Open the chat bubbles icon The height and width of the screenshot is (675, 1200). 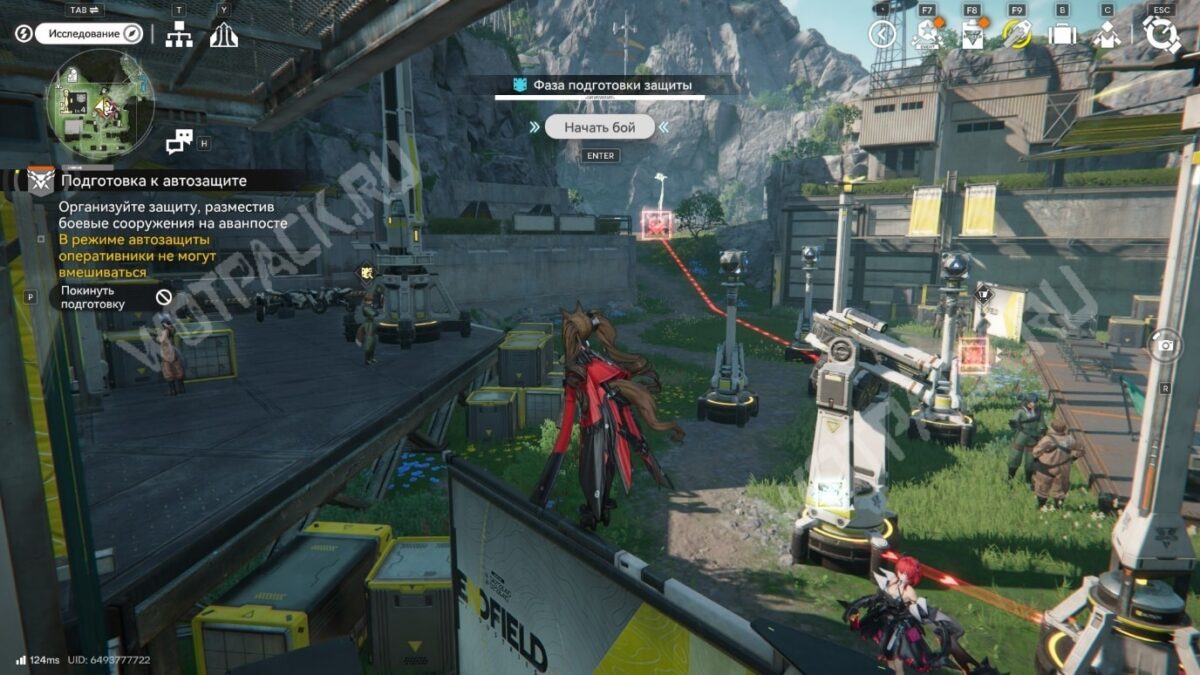click(179, 142)
